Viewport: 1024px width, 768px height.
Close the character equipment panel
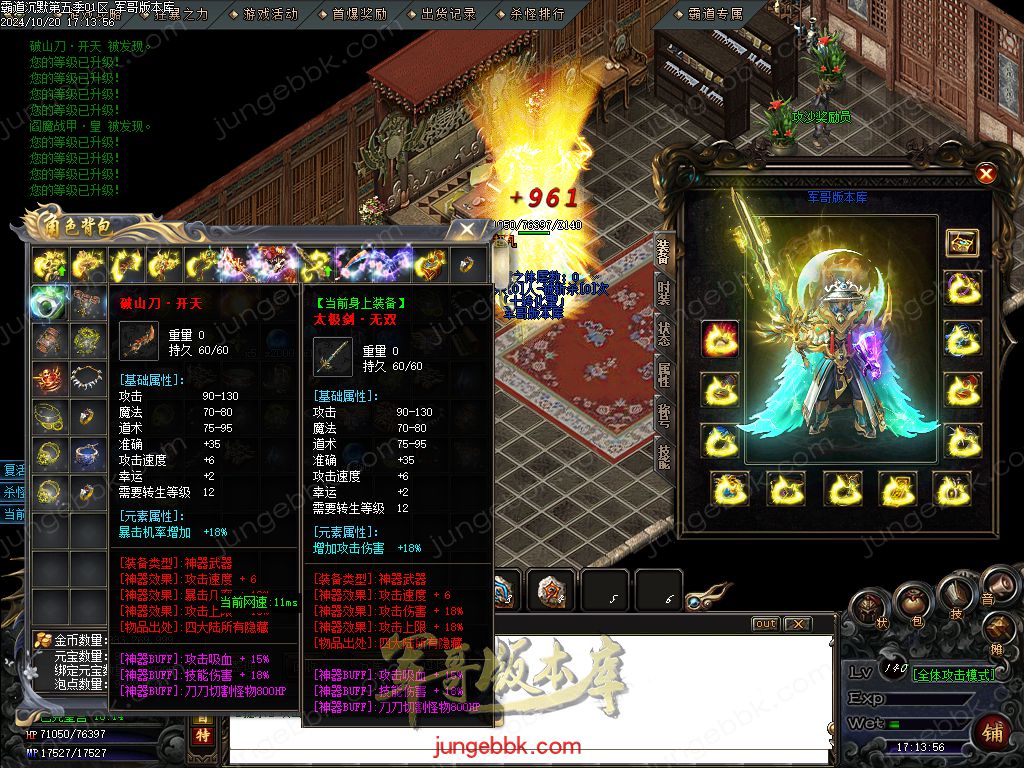click(x=986, y=174)
